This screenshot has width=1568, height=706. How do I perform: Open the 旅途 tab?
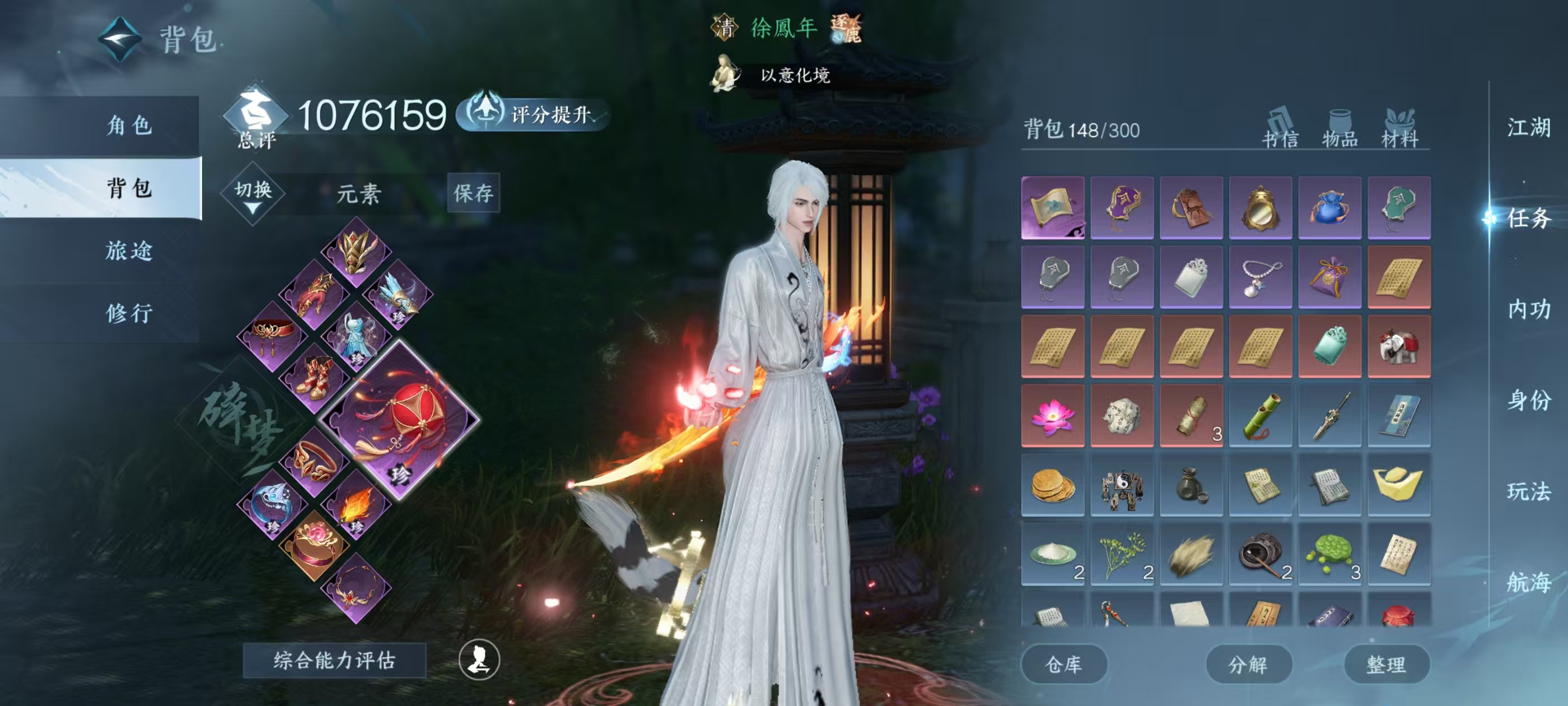click(x=129, y=250)
